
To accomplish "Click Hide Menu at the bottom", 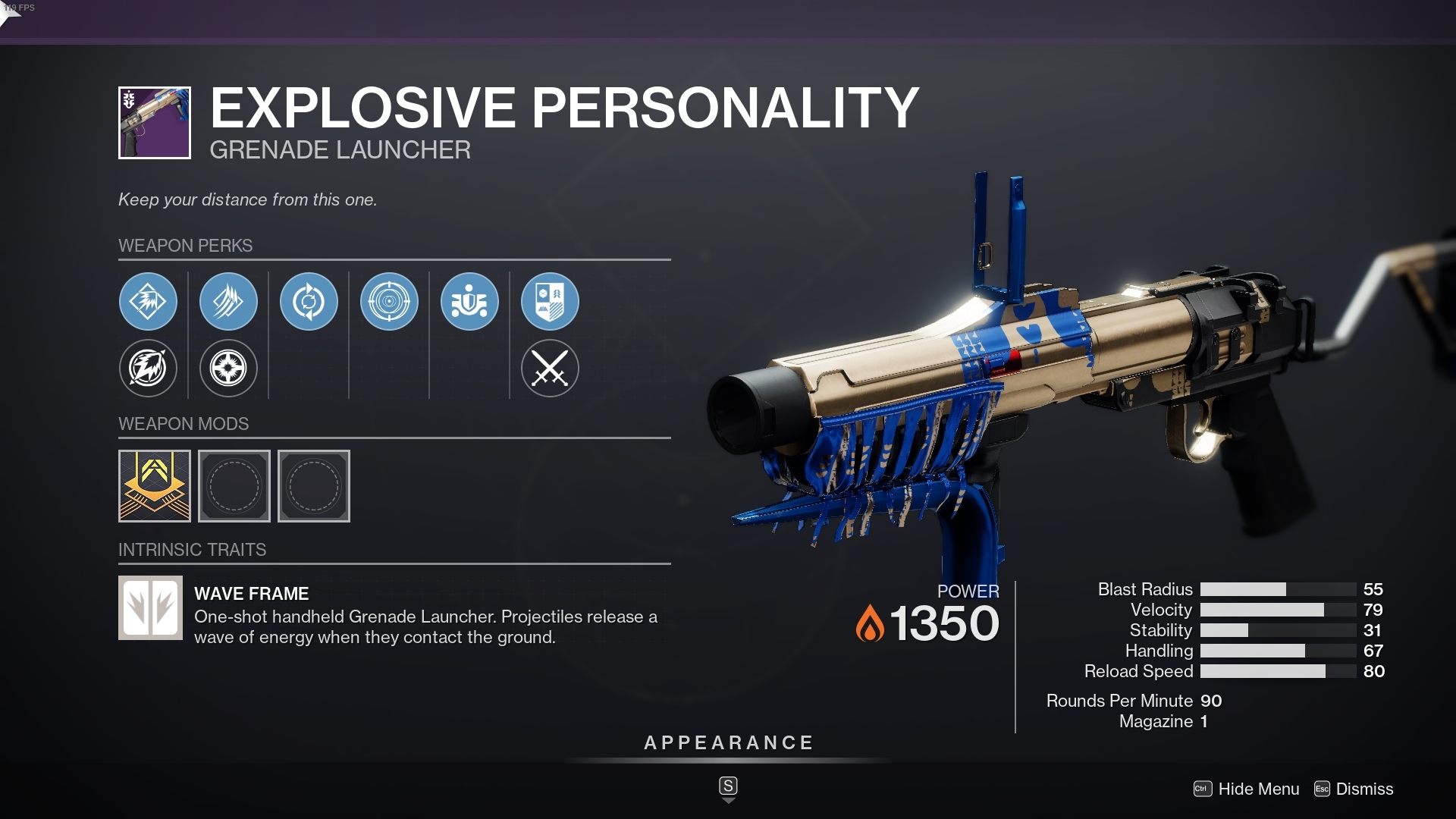I will (1259, 789).
